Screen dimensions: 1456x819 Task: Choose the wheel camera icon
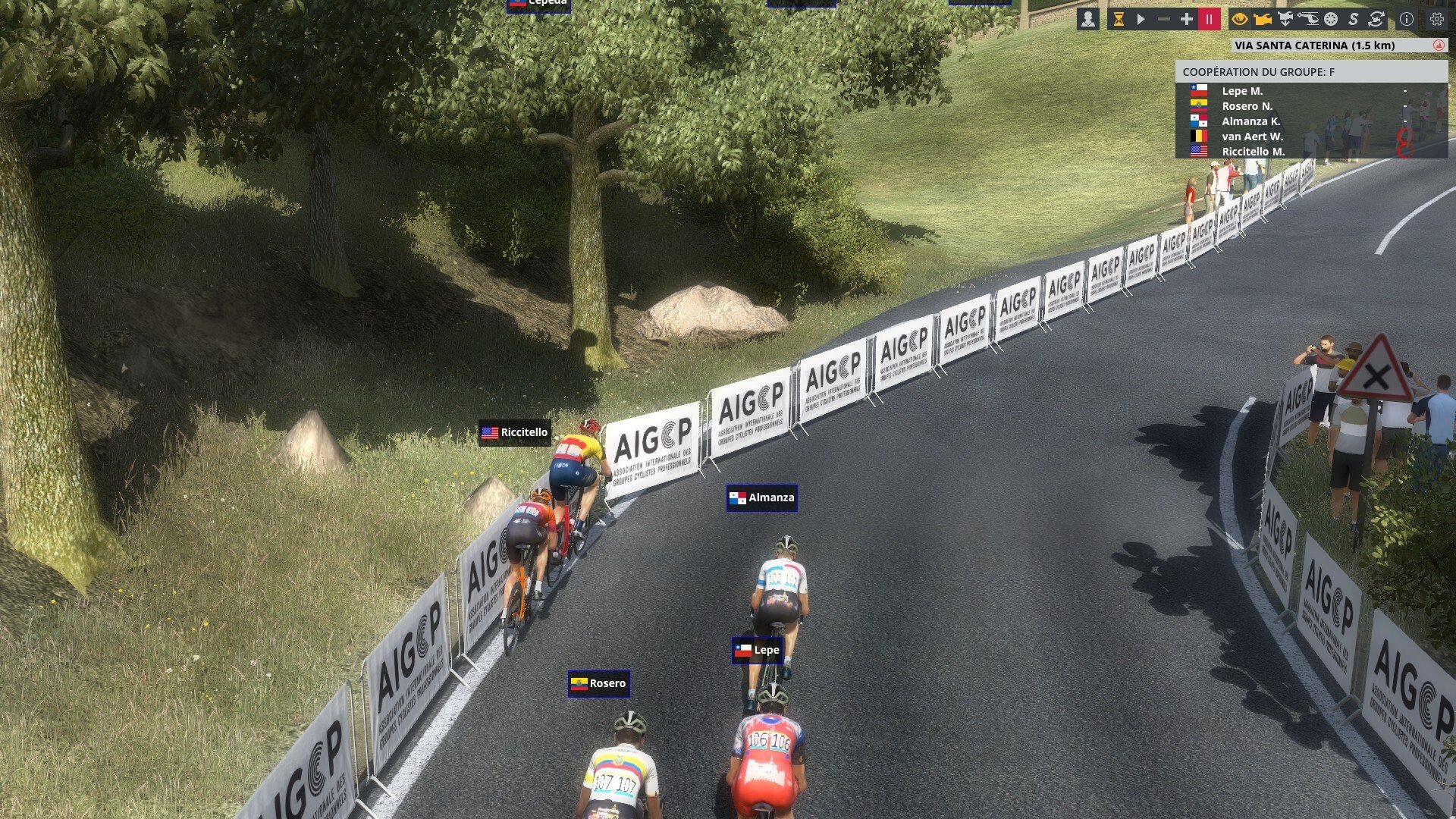(x=1331, y=19)
